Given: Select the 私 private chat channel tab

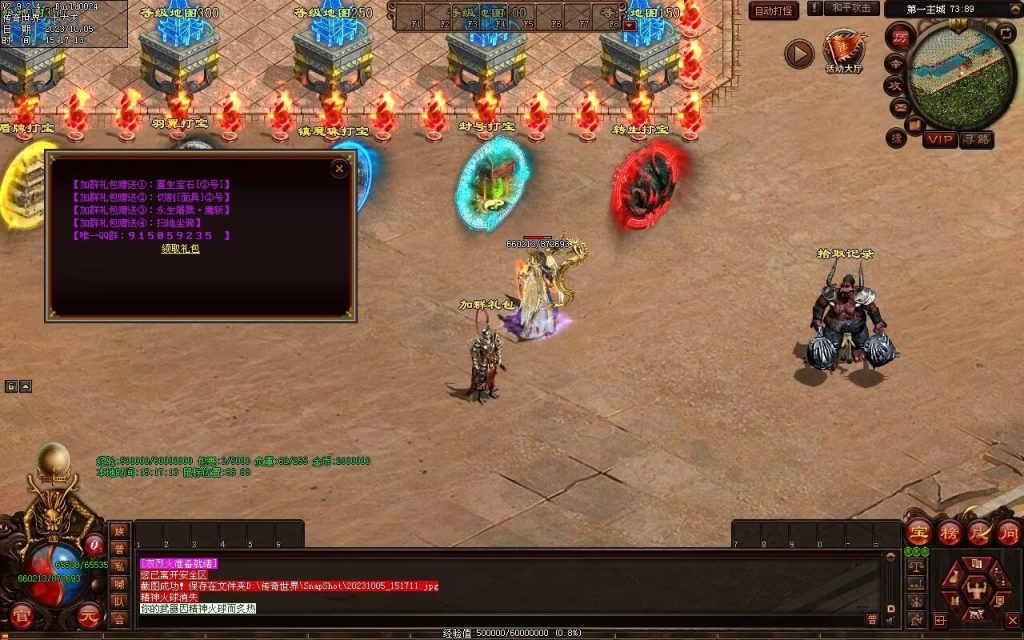Looking at the screenshot, I should pyautogui.click(x=119, y=566).
